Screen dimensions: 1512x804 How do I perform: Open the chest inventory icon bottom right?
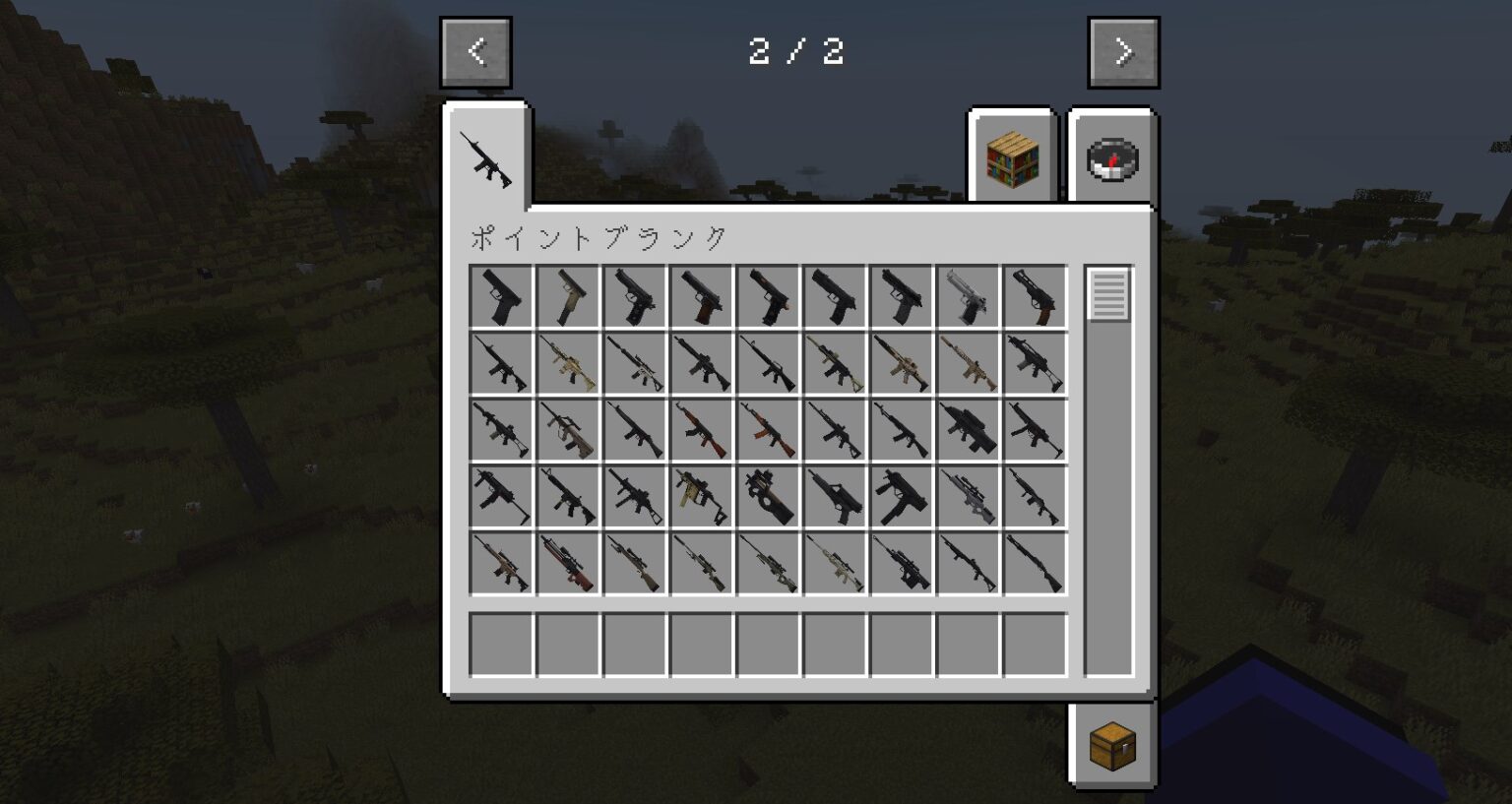[1110, 746]
